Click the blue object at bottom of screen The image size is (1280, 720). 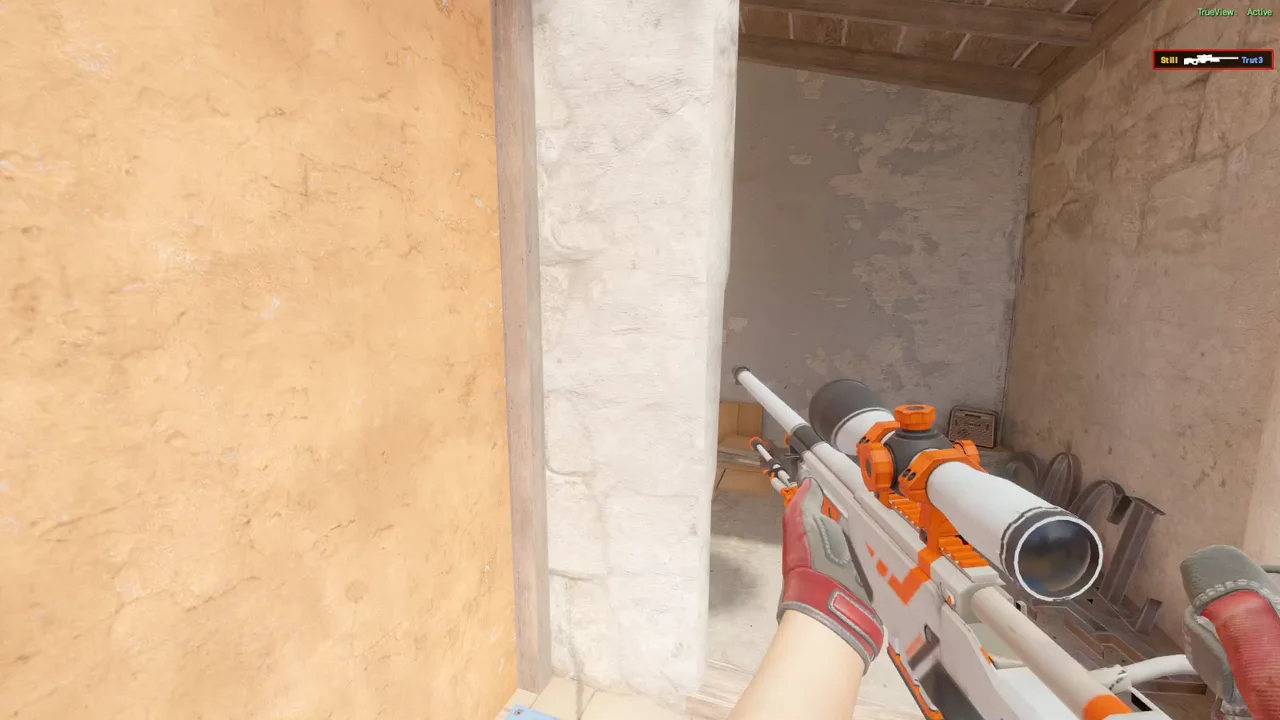point(533,713)
